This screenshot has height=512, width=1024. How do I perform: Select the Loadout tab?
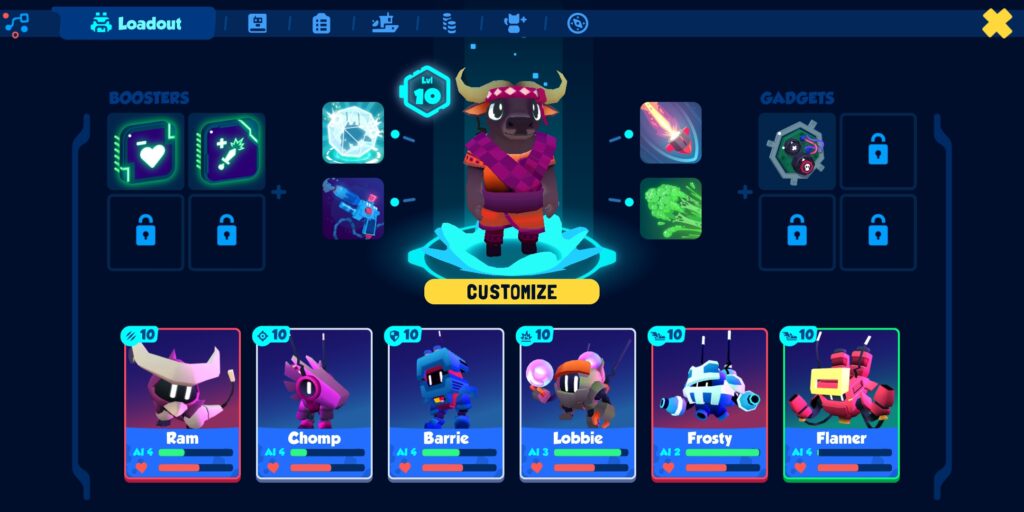pos(138,23)
